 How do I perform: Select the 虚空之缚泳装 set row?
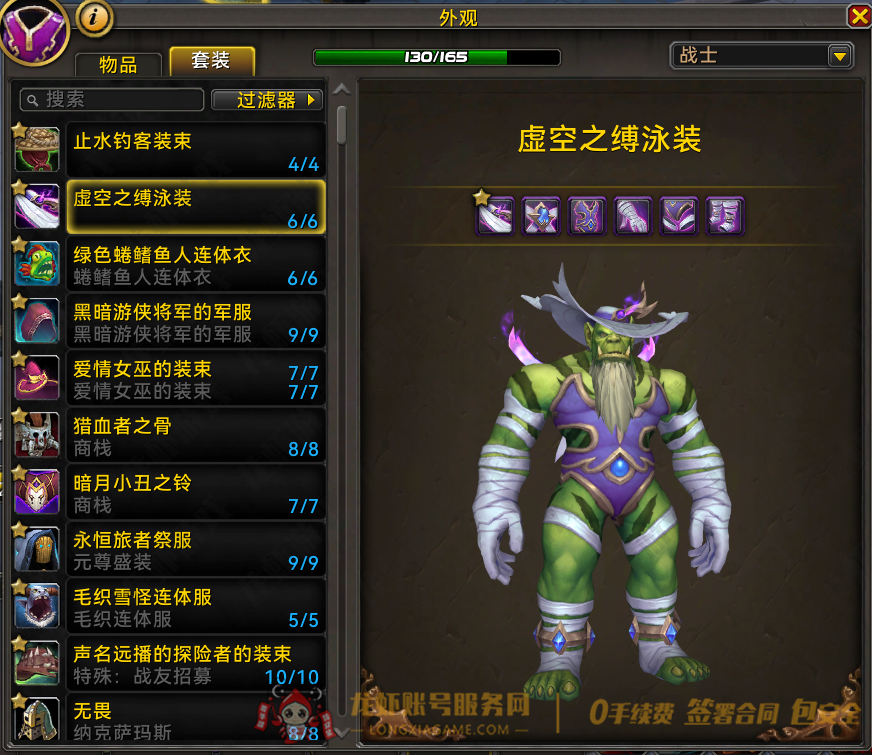point(195,207)
